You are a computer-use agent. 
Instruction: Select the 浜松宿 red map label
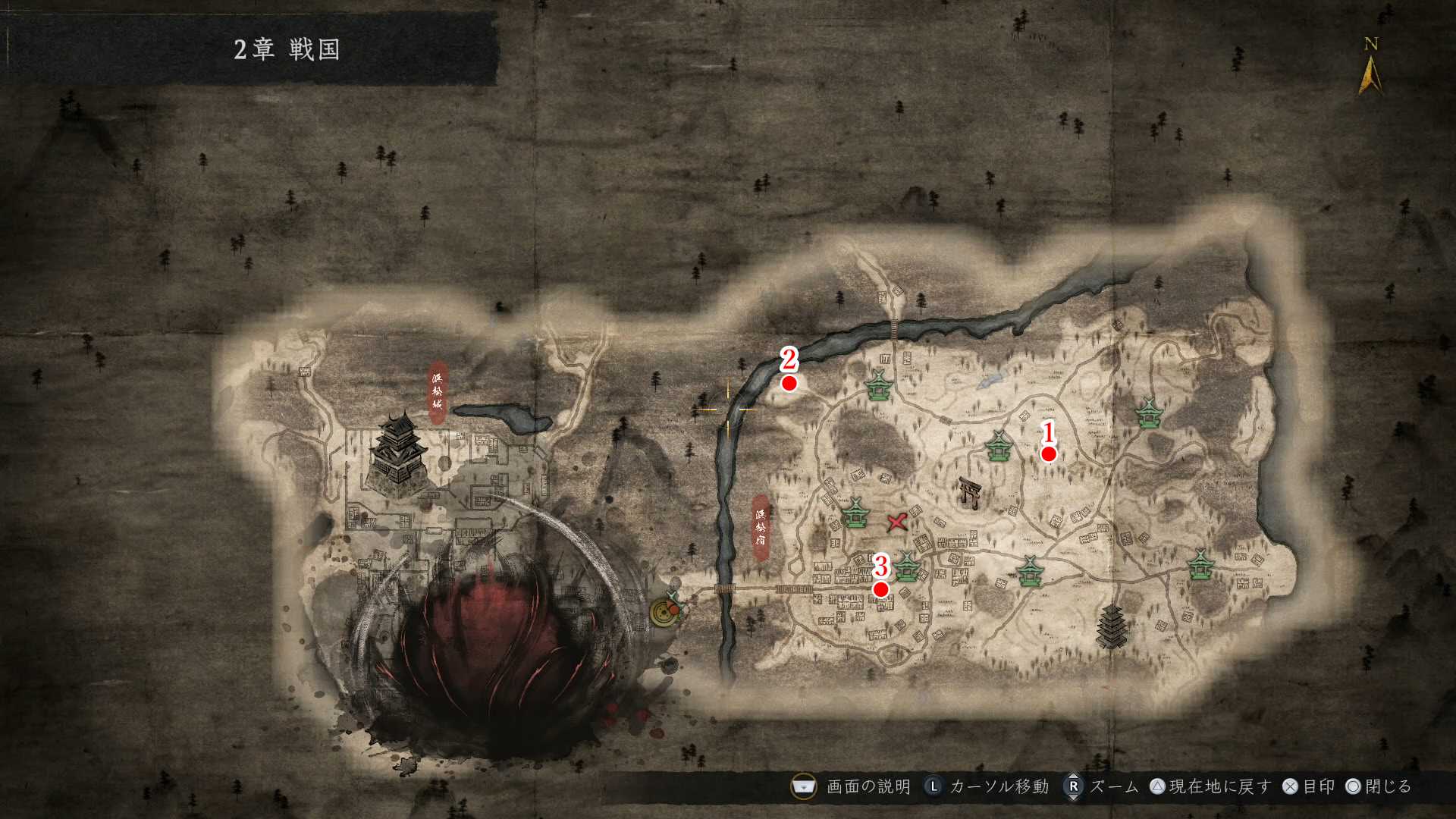pyautogui.click(x=761, y=527)
